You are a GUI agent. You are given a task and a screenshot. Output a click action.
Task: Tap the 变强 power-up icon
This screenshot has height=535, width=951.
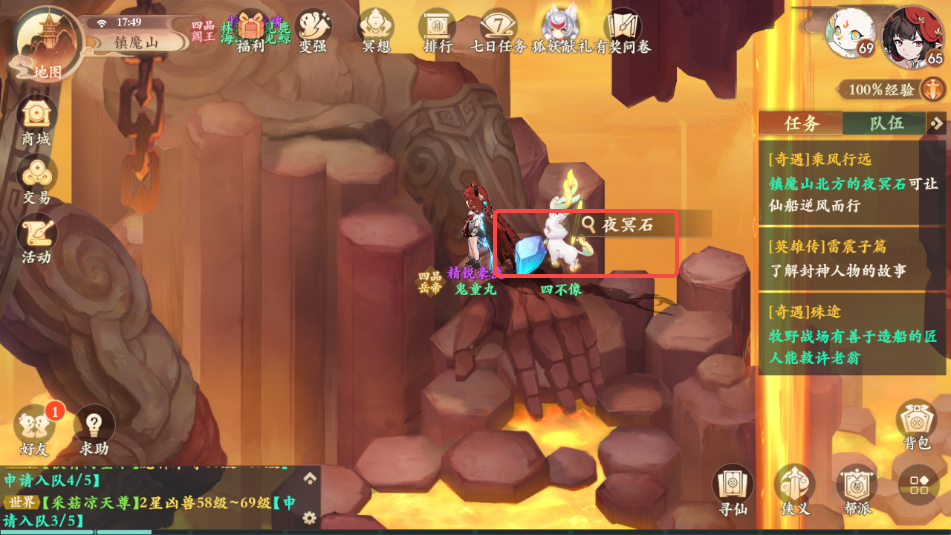[313, 32]
